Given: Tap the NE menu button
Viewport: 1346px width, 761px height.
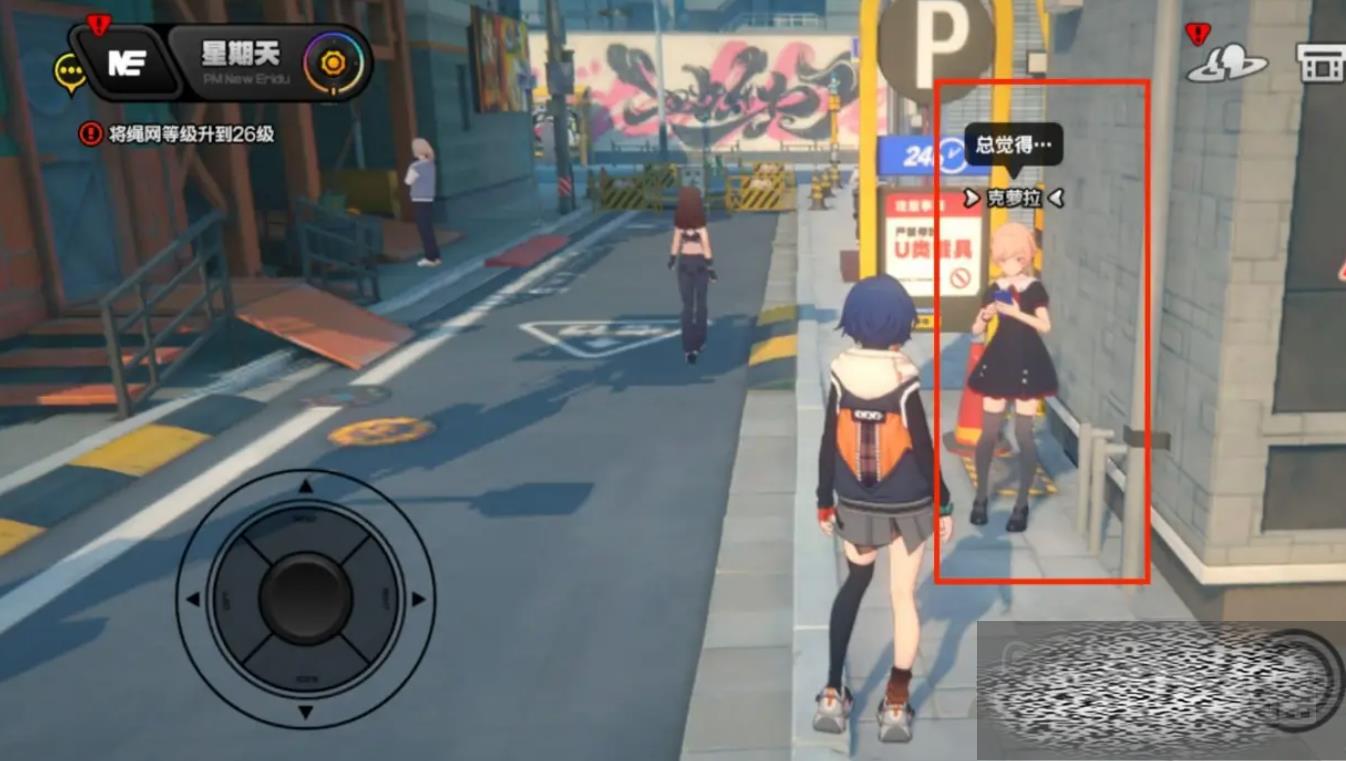Looking at the screenshot, I should click(x=127, y=62).
